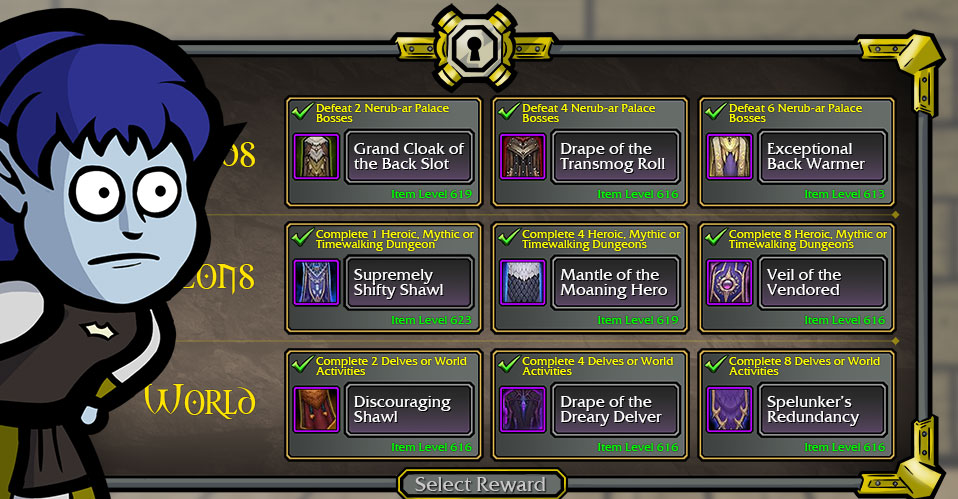Select the Drape of the Dreary Delver reward
This screenshot has width=958, height=499.
pos(615,410)
